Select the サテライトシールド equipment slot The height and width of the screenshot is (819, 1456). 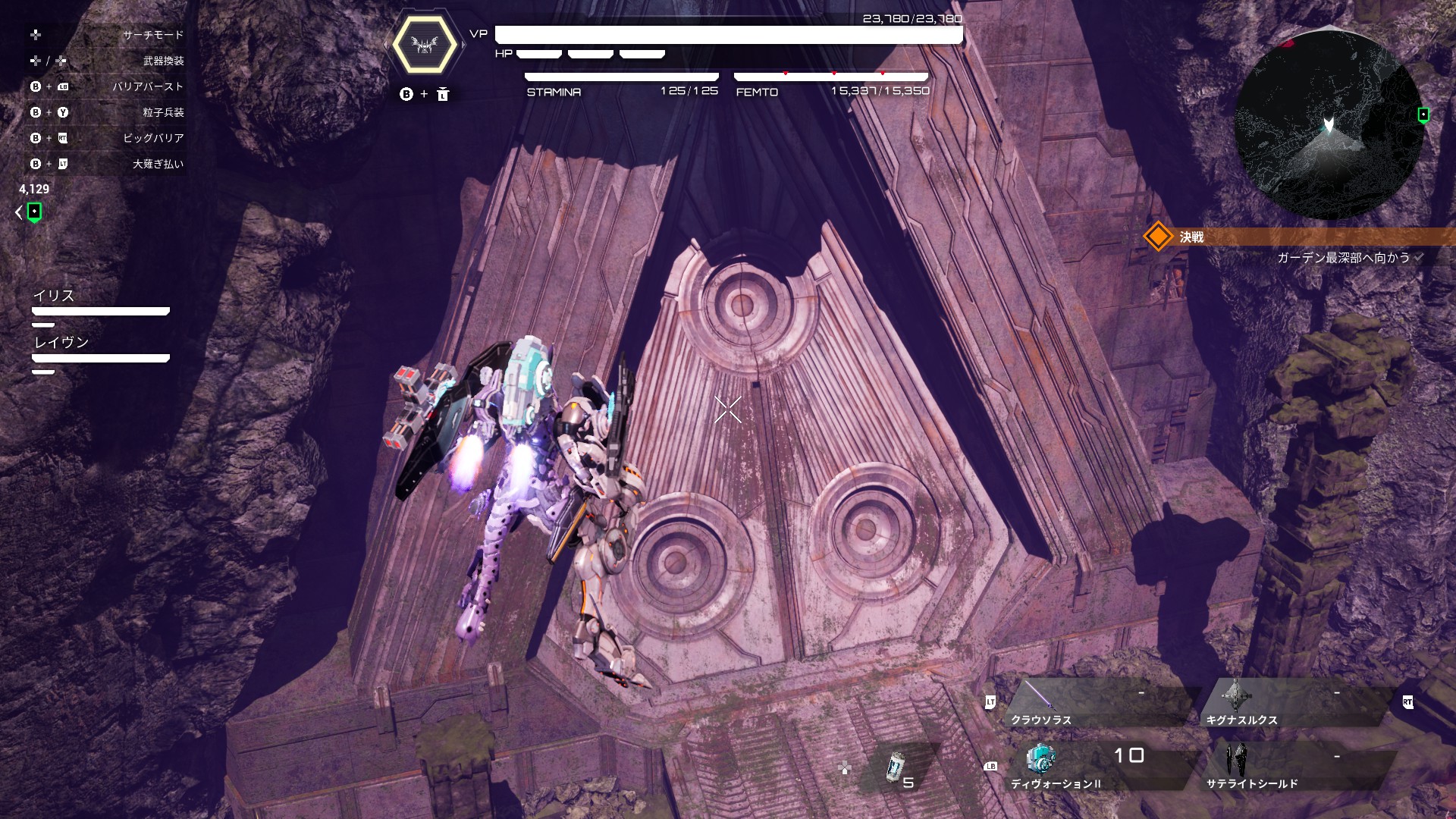coord(1289,767)
